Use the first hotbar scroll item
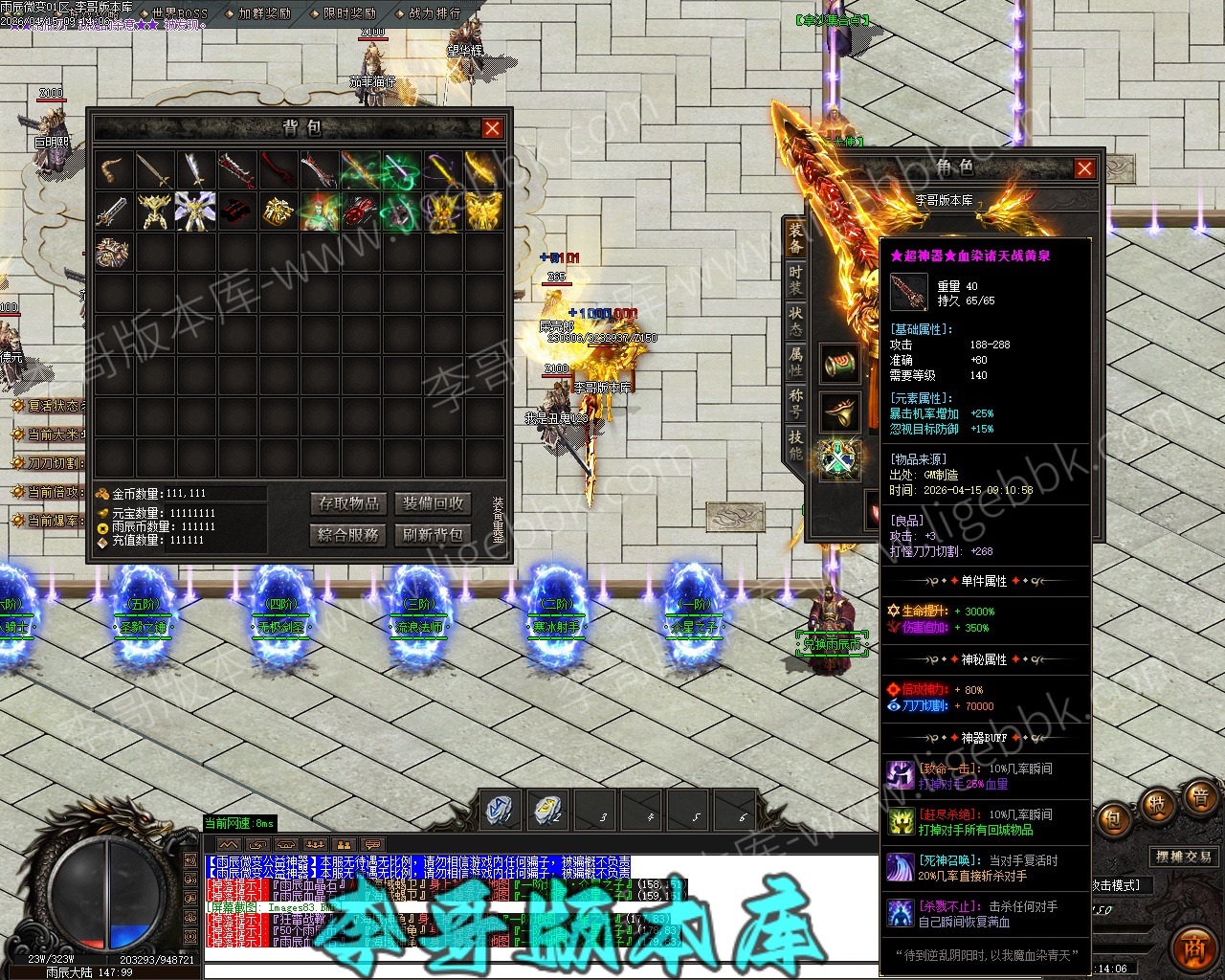Screen dimensions: 1225x980 click(x=500, y=811)
